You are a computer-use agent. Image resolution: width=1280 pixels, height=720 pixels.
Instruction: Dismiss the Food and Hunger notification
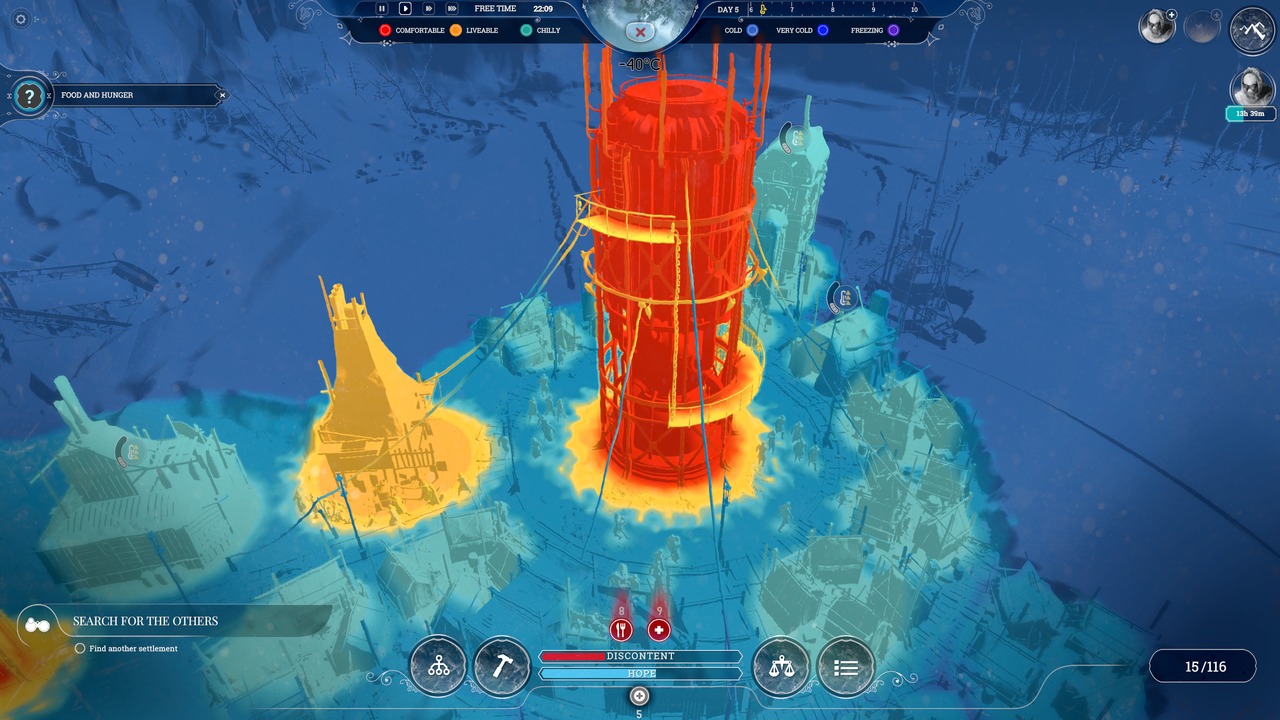pyautogui.click(x=222, y=96)
